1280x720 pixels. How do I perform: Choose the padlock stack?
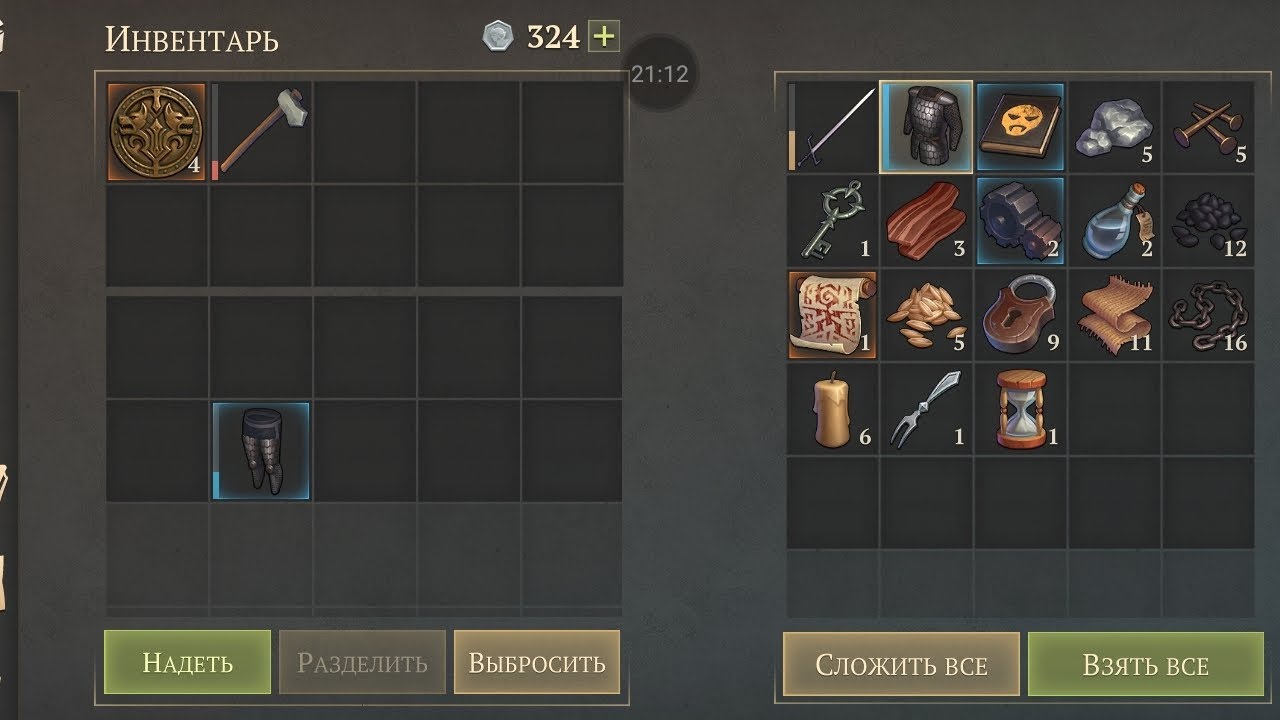(1020, 315)
